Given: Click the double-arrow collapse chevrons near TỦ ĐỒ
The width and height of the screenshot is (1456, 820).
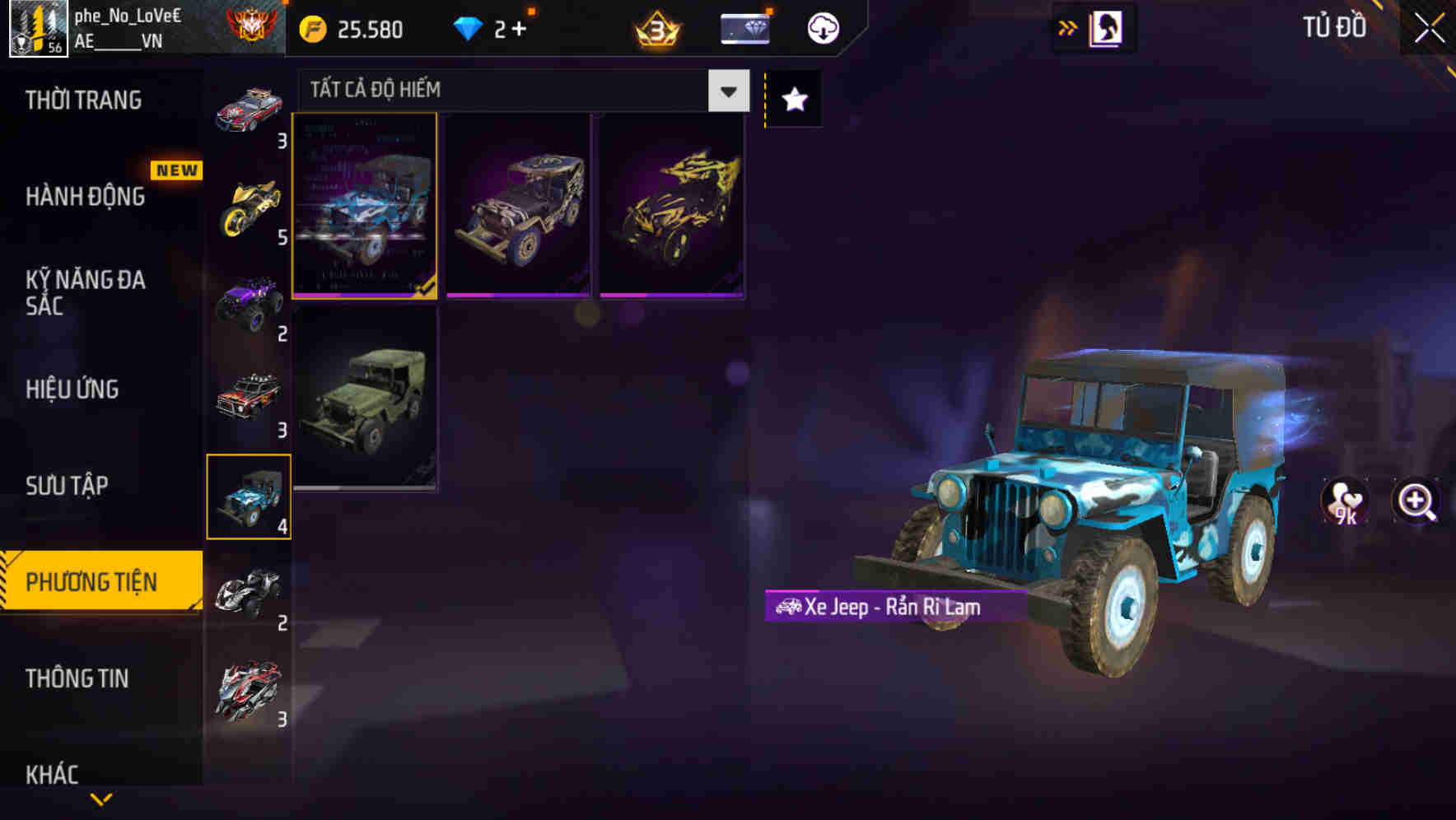Looking at the screenshot, I should [1068, 27].
